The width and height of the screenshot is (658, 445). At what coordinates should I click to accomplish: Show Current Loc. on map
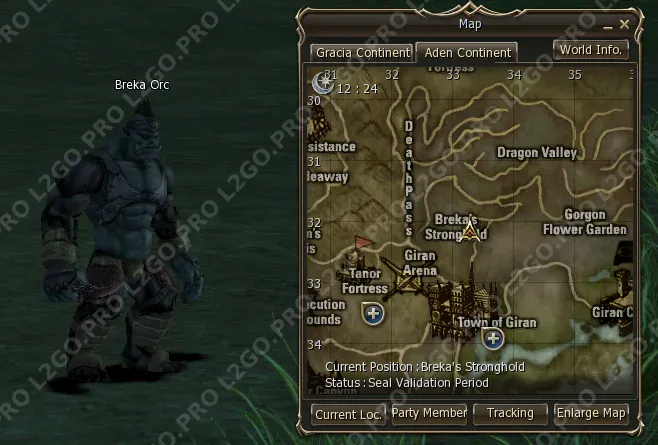348,412
